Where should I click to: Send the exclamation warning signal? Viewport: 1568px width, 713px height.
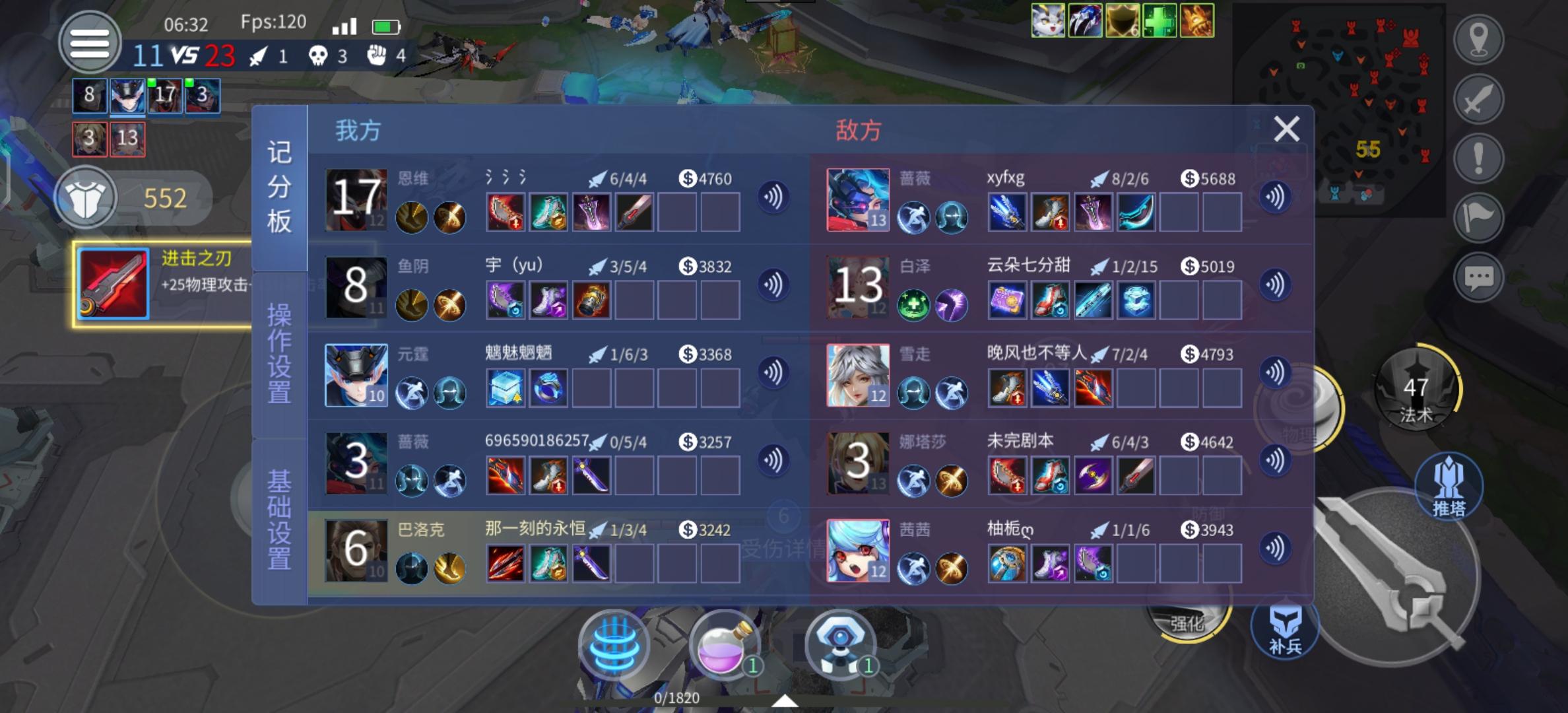pyautogui.click(x=1478, y=158)
